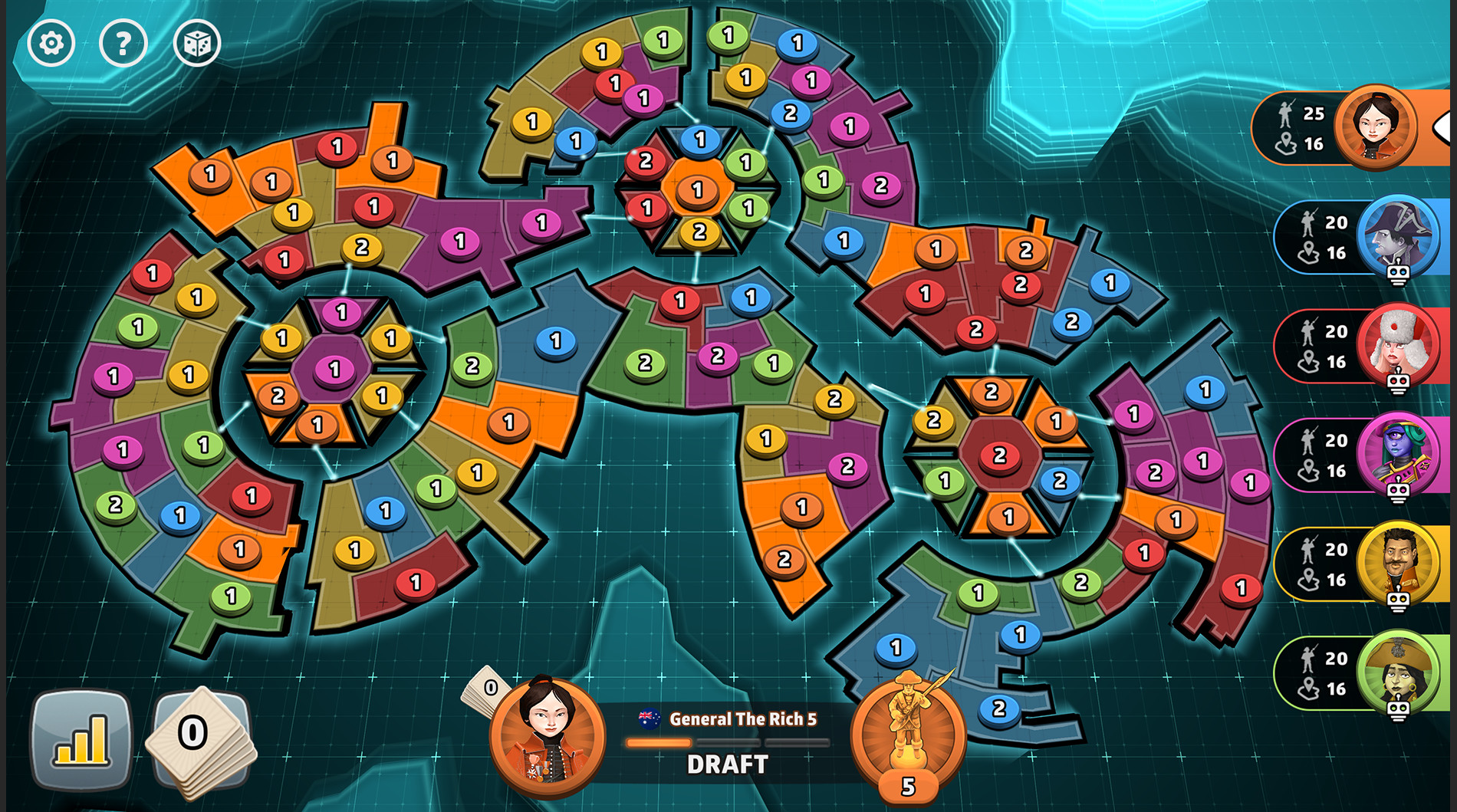This screenshot has width=1457, height=812.
Task: Click the dice icon in the top bar
Action: 198,43
